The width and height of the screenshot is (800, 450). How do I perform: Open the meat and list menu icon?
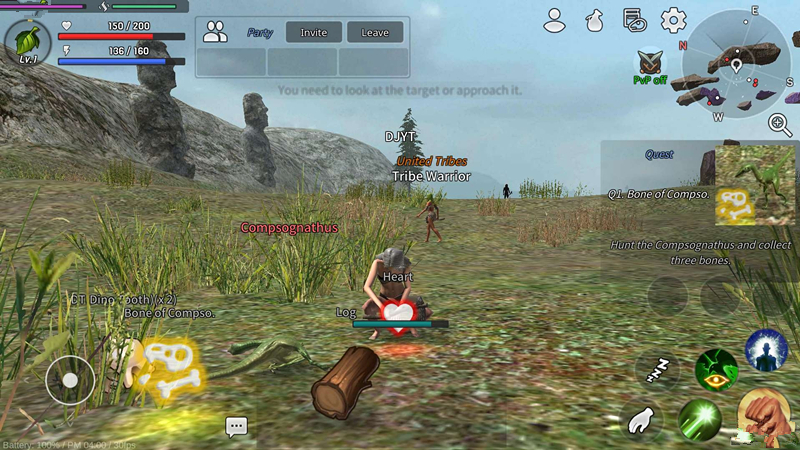coord(632,19)
